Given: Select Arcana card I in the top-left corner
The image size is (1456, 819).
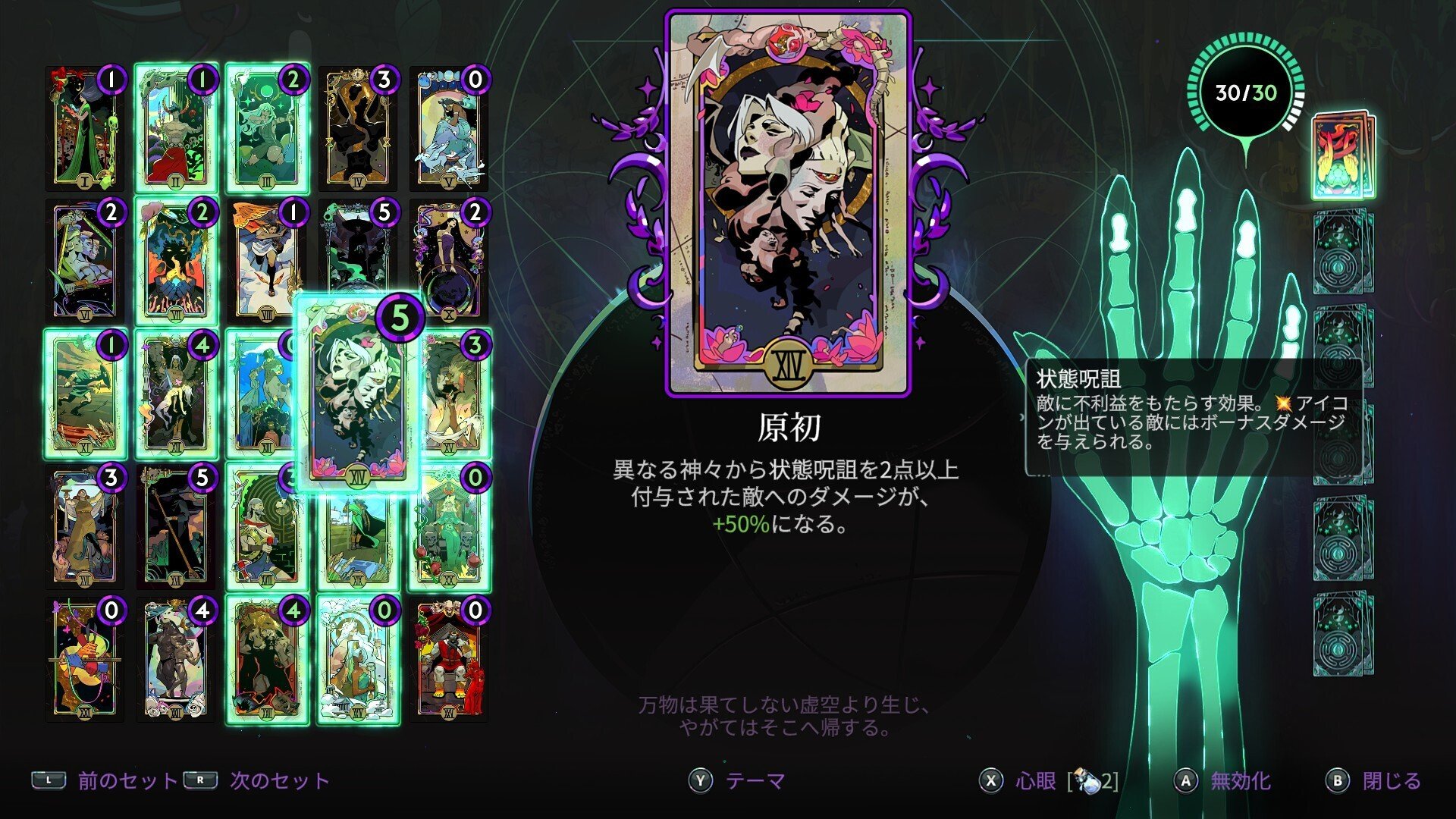Looking at the screenshot, I should pyautogui.click(x=83, y=125).
